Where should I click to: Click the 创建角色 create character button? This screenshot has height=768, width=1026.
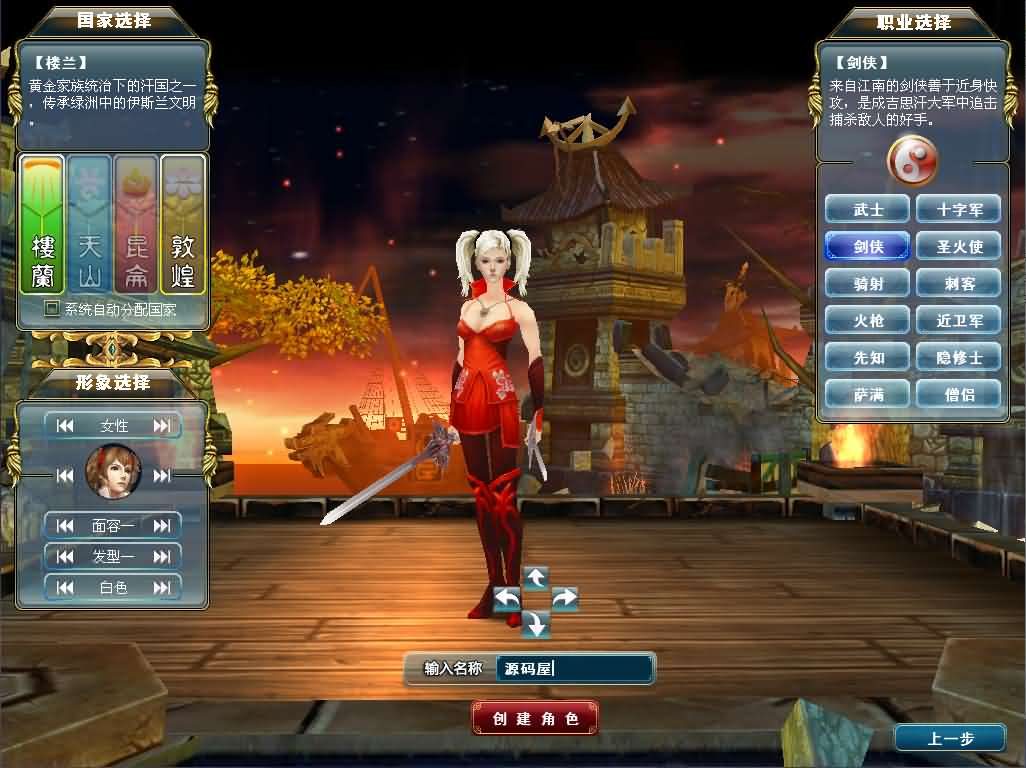(x=535, y=718)
